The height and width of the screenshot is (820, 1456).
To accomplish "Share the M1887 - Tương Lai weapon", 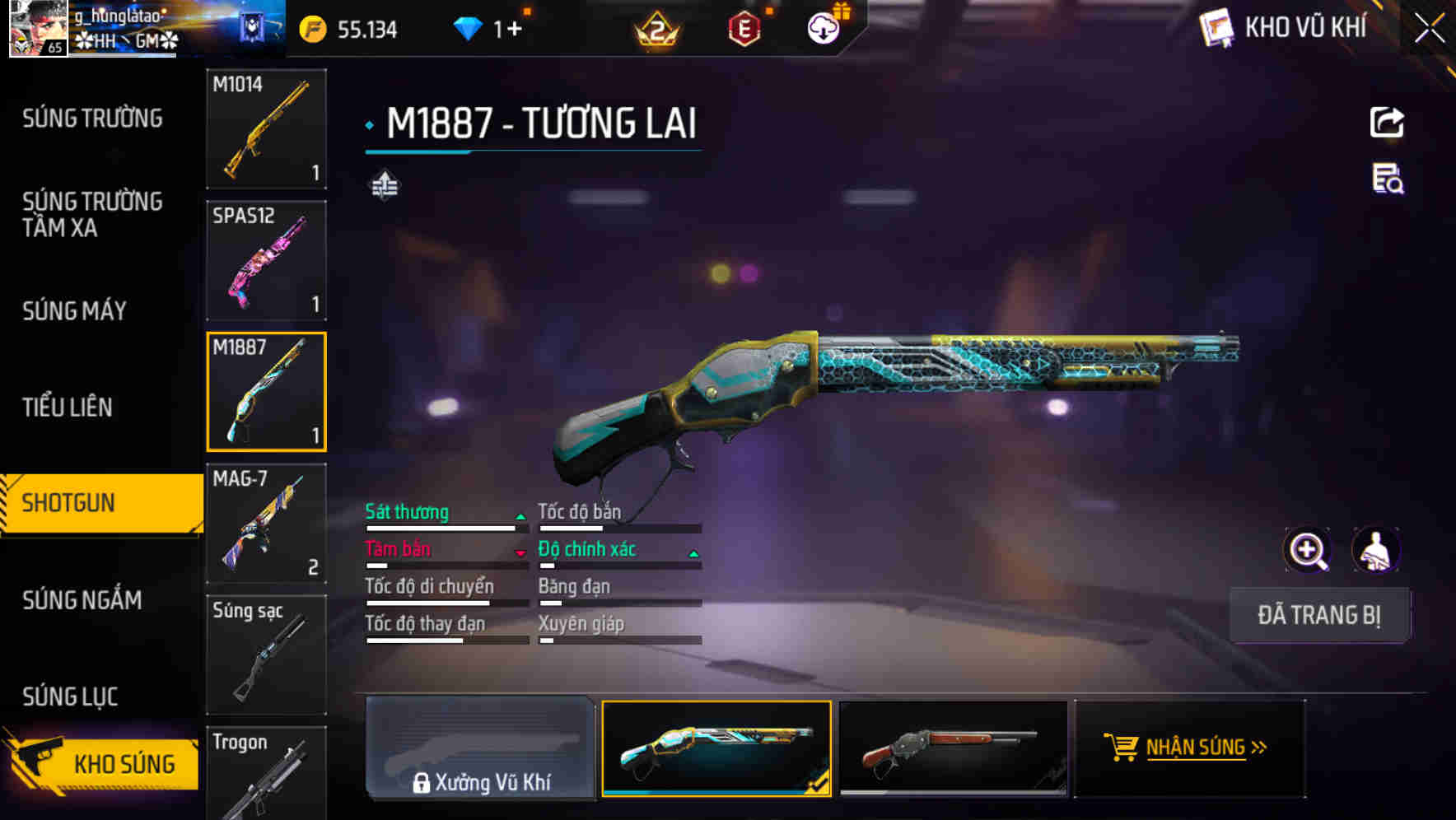I will point(1387,122).
